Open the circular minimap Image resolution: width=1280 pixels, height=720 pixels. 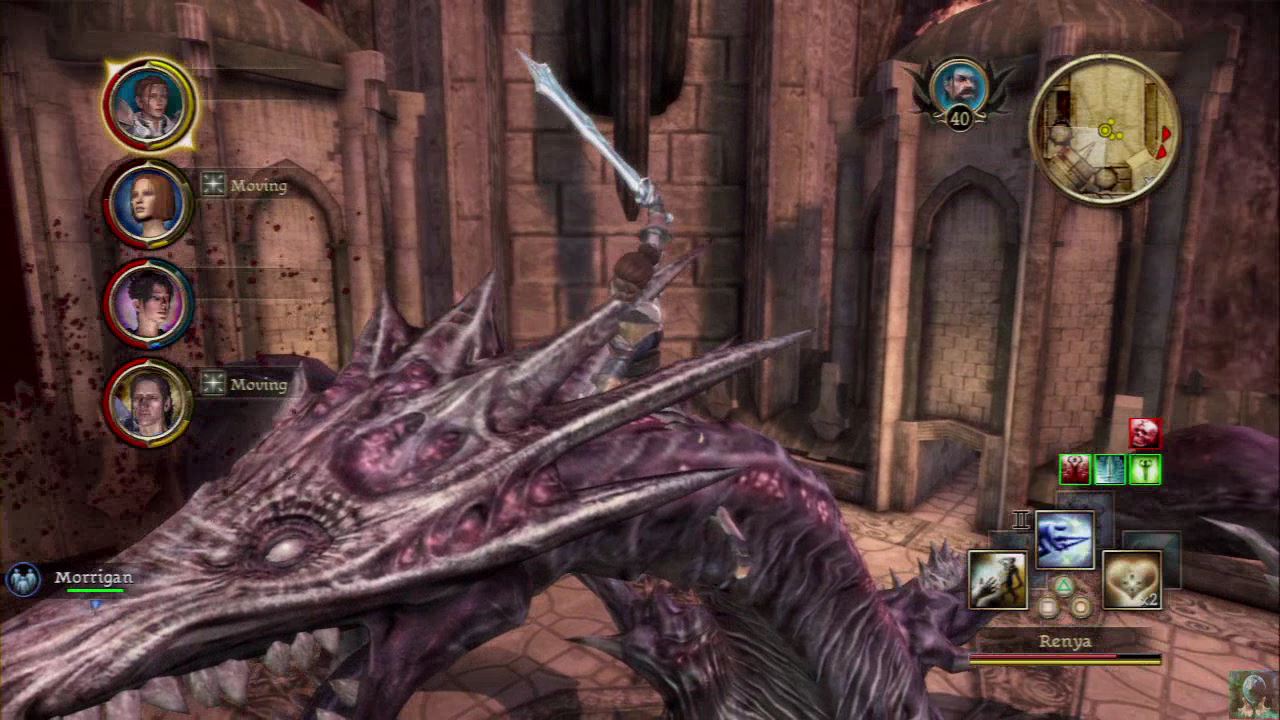pyautogui.click(x=1104, y=130)
